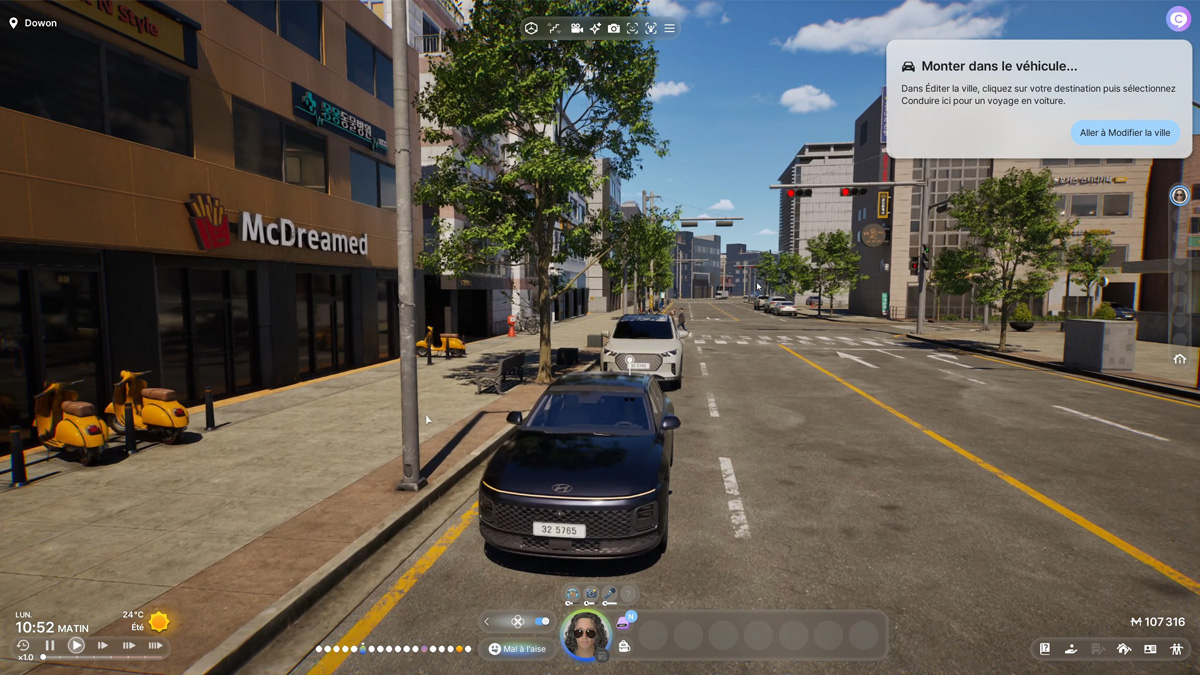The height and width of the screenshot is (675, 1200).
Task: Open the hamburger menu in top toolbar
Action: click(x=669, y=29)
